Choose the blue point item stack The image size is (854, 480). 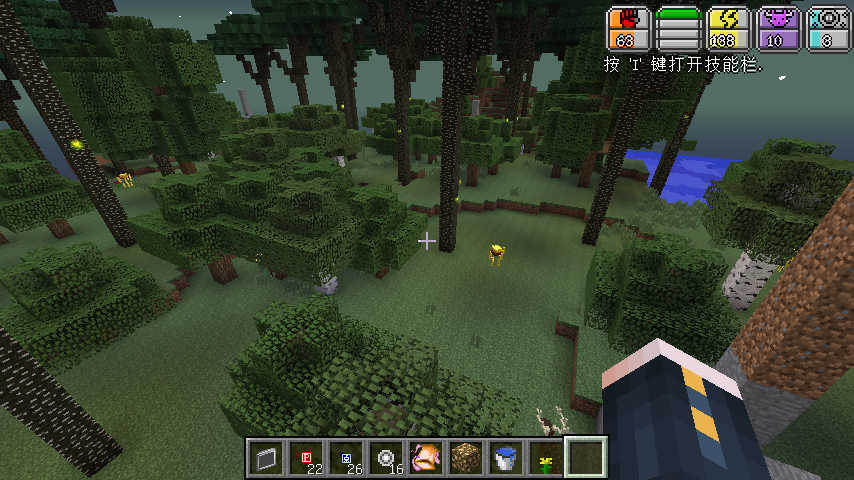tap(345, 459)
